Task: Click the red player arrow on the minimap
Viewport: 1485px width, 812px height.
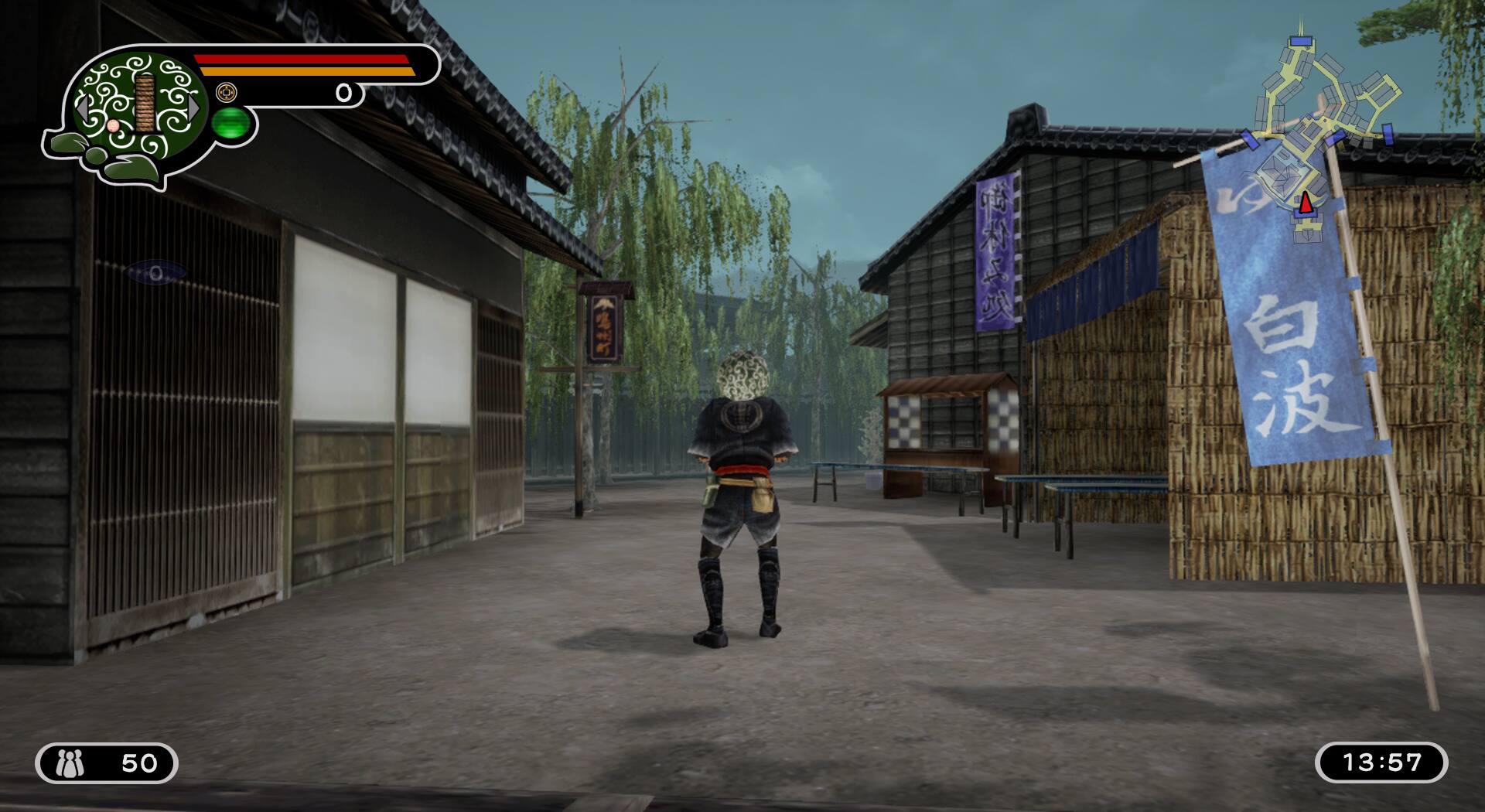Action: pyautogui.click(x=1306, y=203)
